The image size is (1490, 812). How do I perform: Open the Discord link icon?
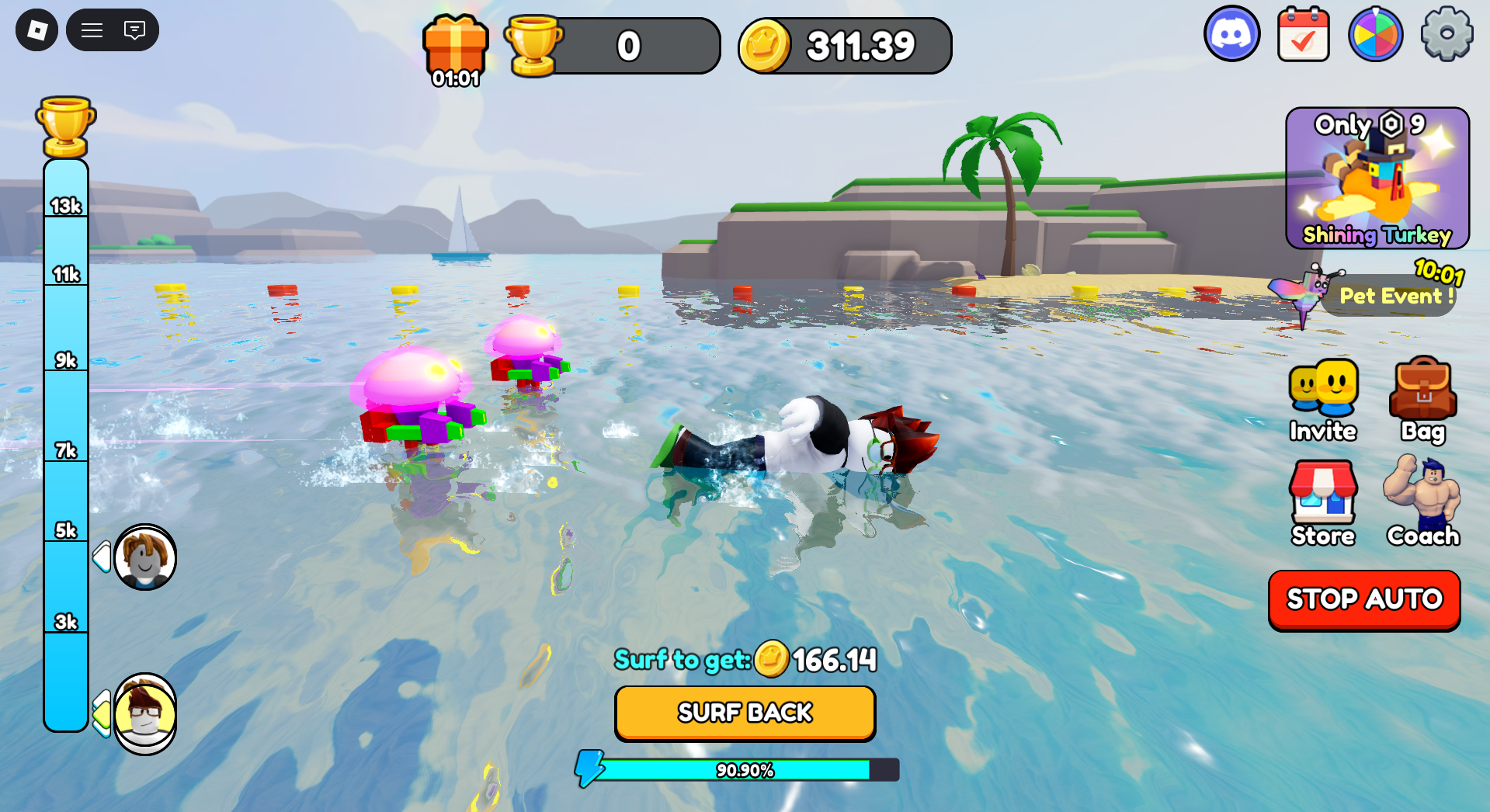tap(1231, 34)
